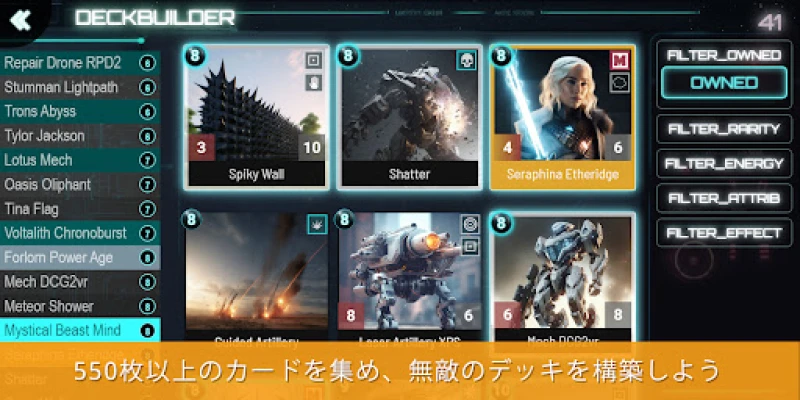800x400 pixels.
Task: Select the Shatter card
Action: point(409,117)
